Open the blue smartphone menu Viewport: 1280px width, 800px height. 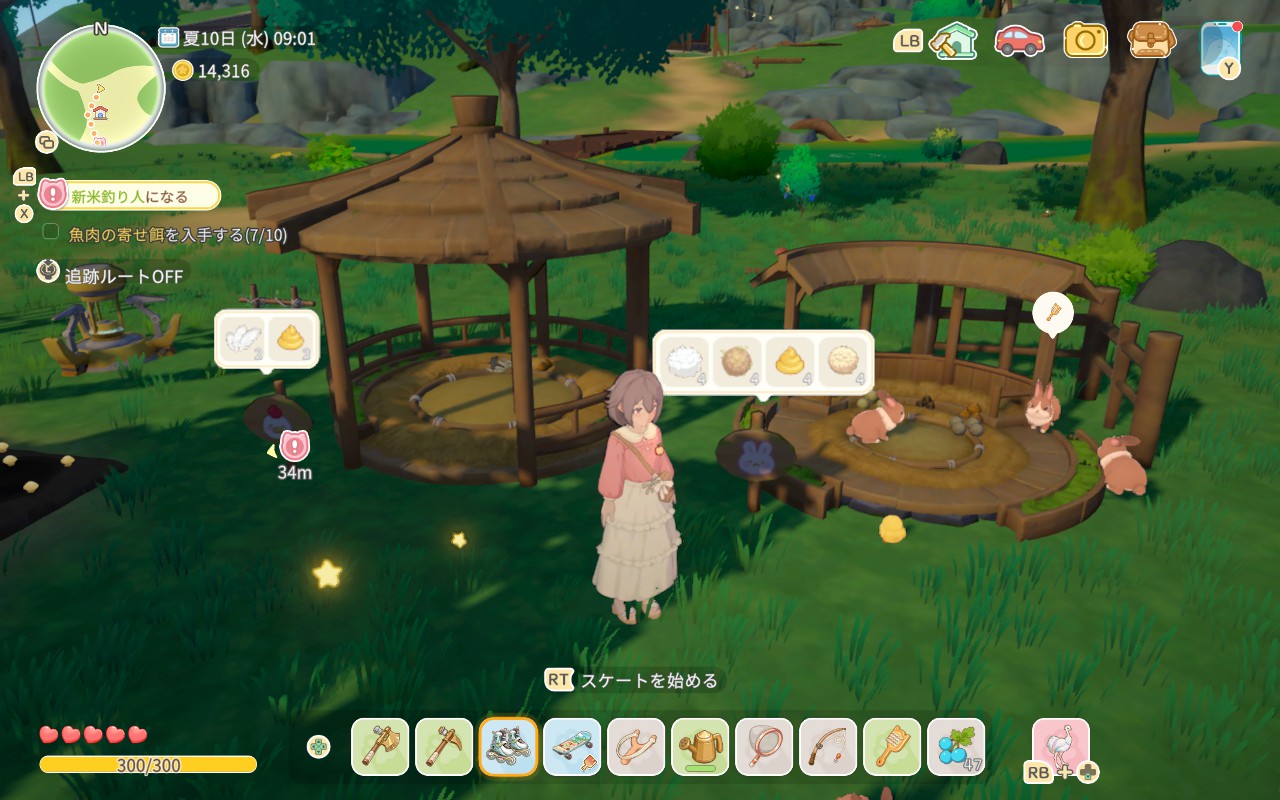pos(1220,45)
